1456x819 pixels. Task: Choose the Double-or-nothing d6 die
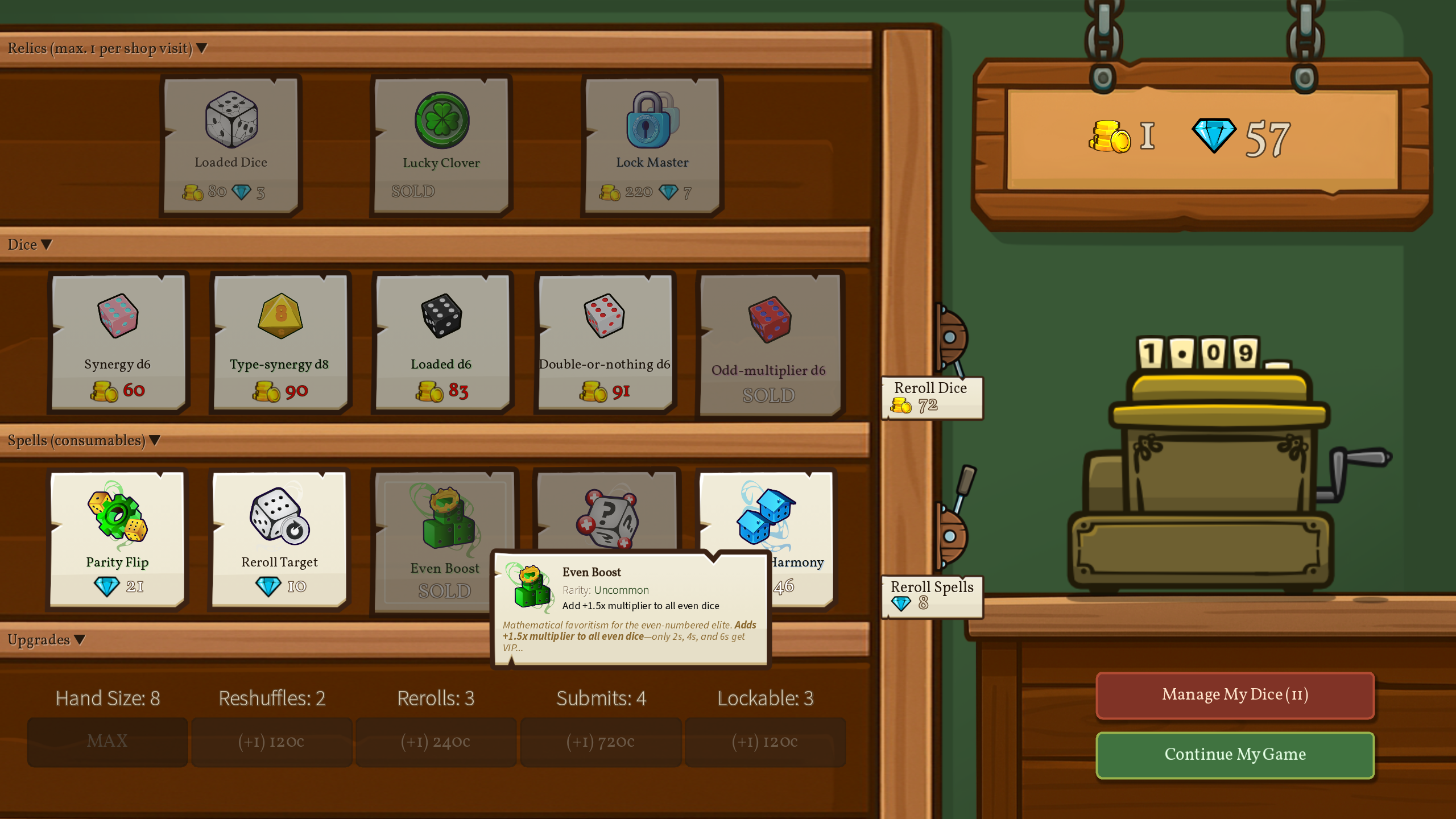coord(604,342)
